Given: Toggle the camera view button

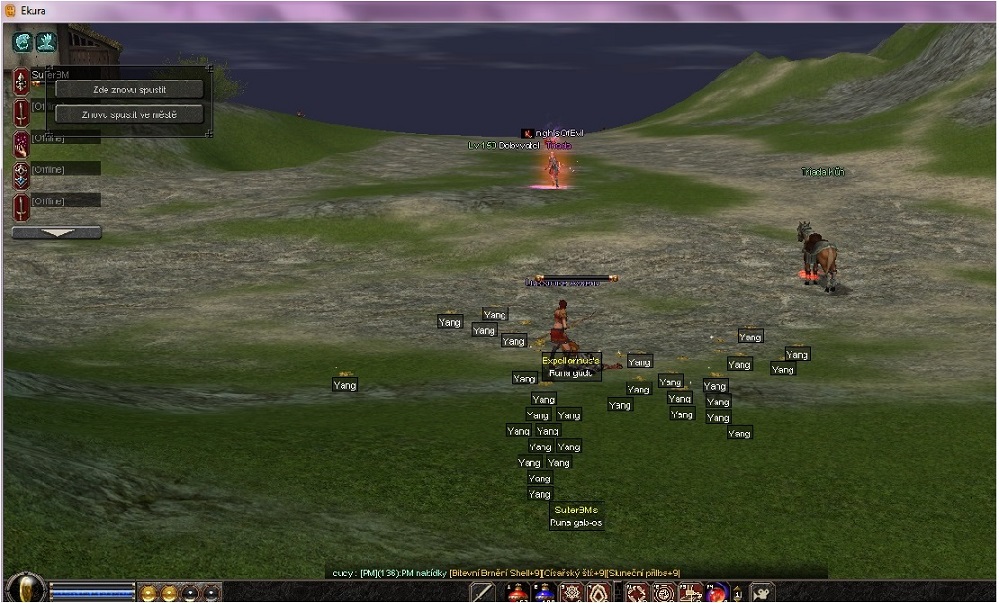Looking at the screenshot, I should (x=762, y=592).
